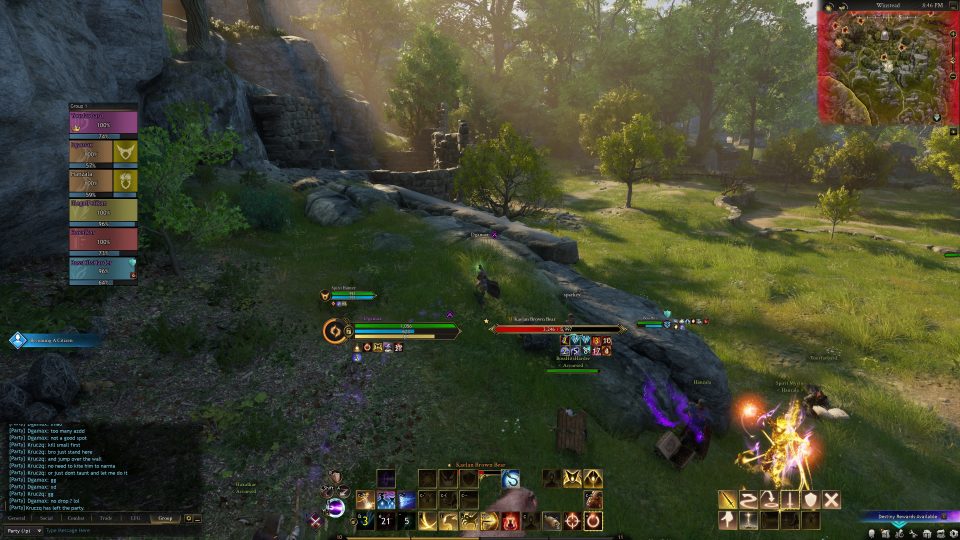Image resolution: width=960 pixels, height=540 pixels.
Task: Select the Group chat tab
Action: (165, 518)
